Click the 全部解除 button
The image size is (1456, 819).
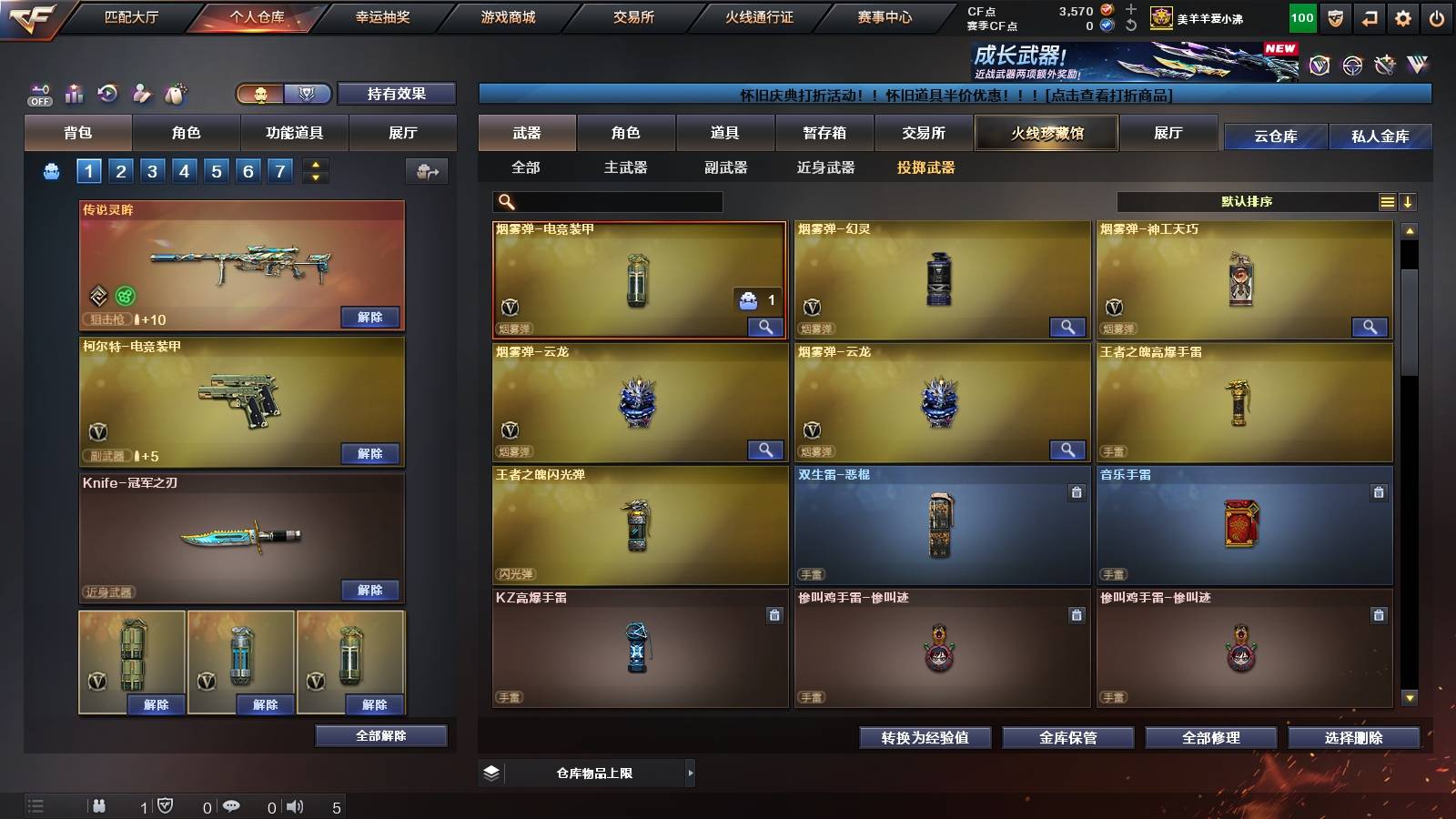tap(379, 735)
